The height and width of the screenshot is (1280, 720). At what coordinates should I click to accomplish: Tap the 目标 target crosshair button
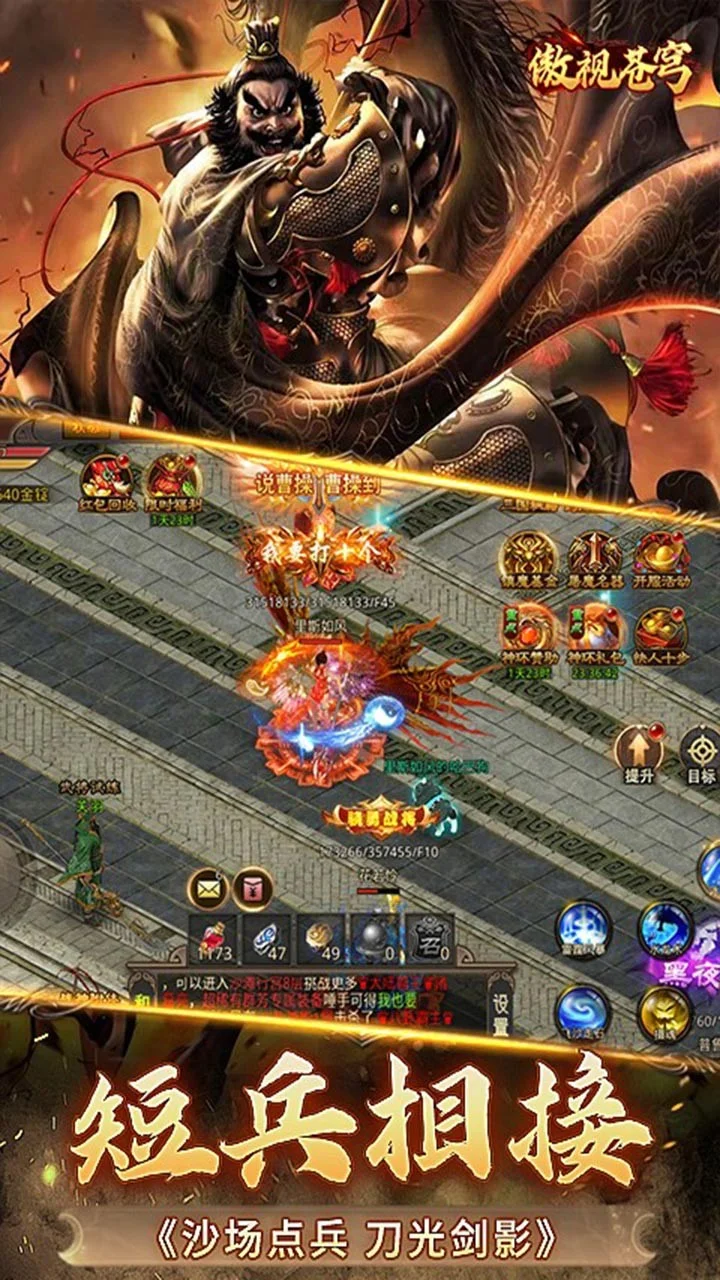coord(701,754)
